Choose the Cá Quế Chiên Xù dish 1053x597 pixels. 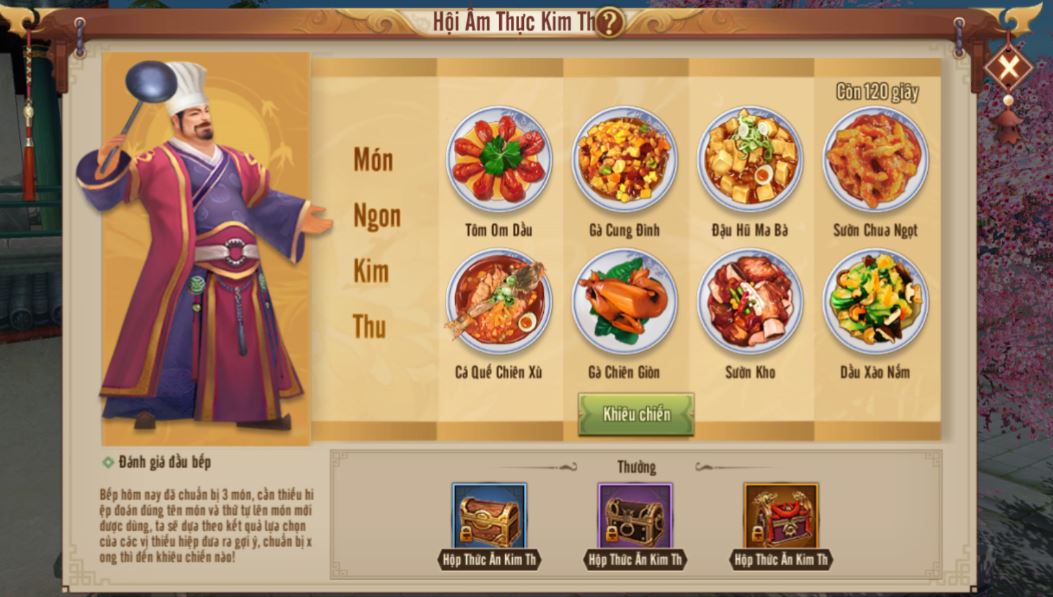(x=499, y=302)
